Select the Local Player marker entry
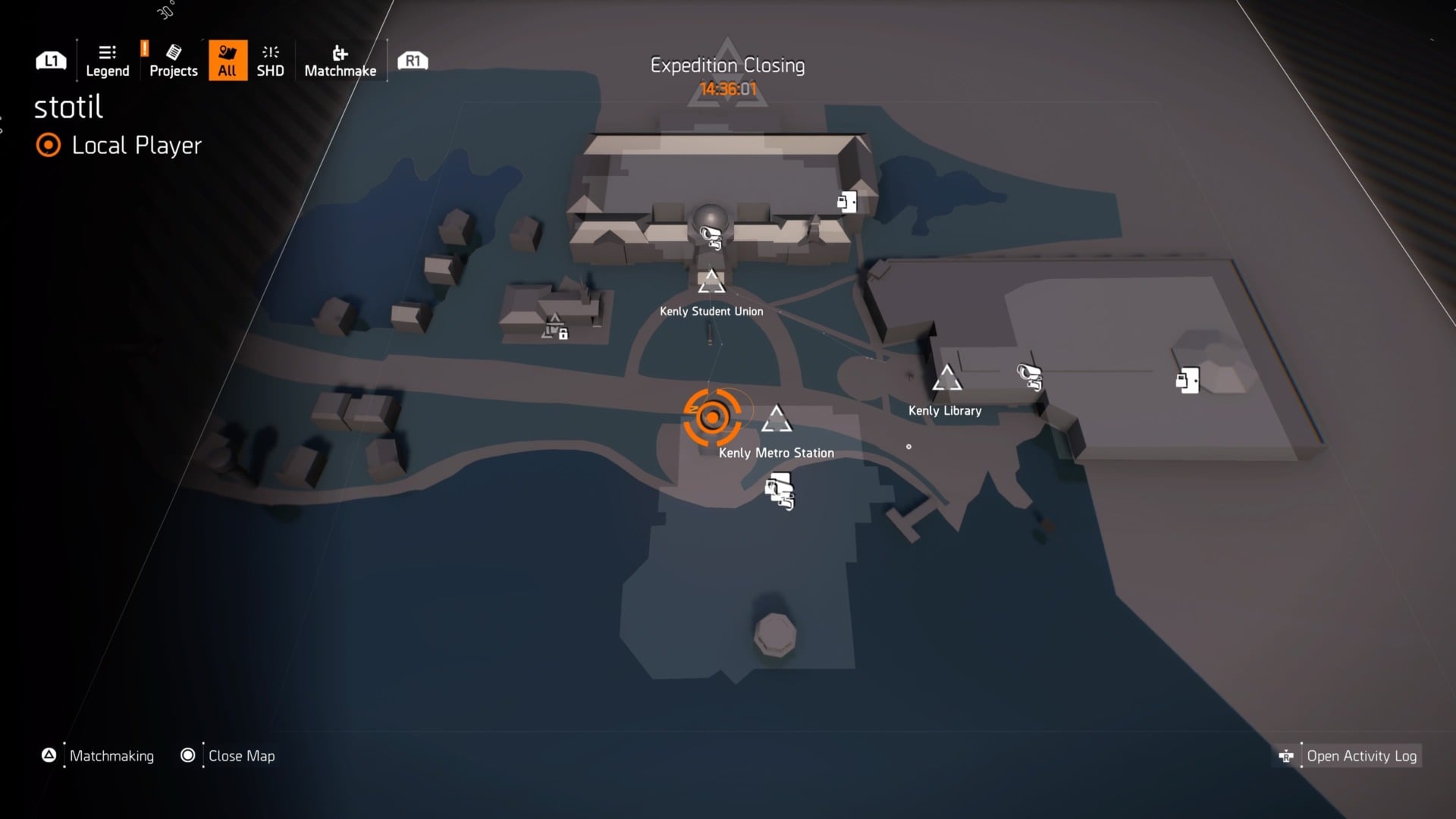 [118, 146]
